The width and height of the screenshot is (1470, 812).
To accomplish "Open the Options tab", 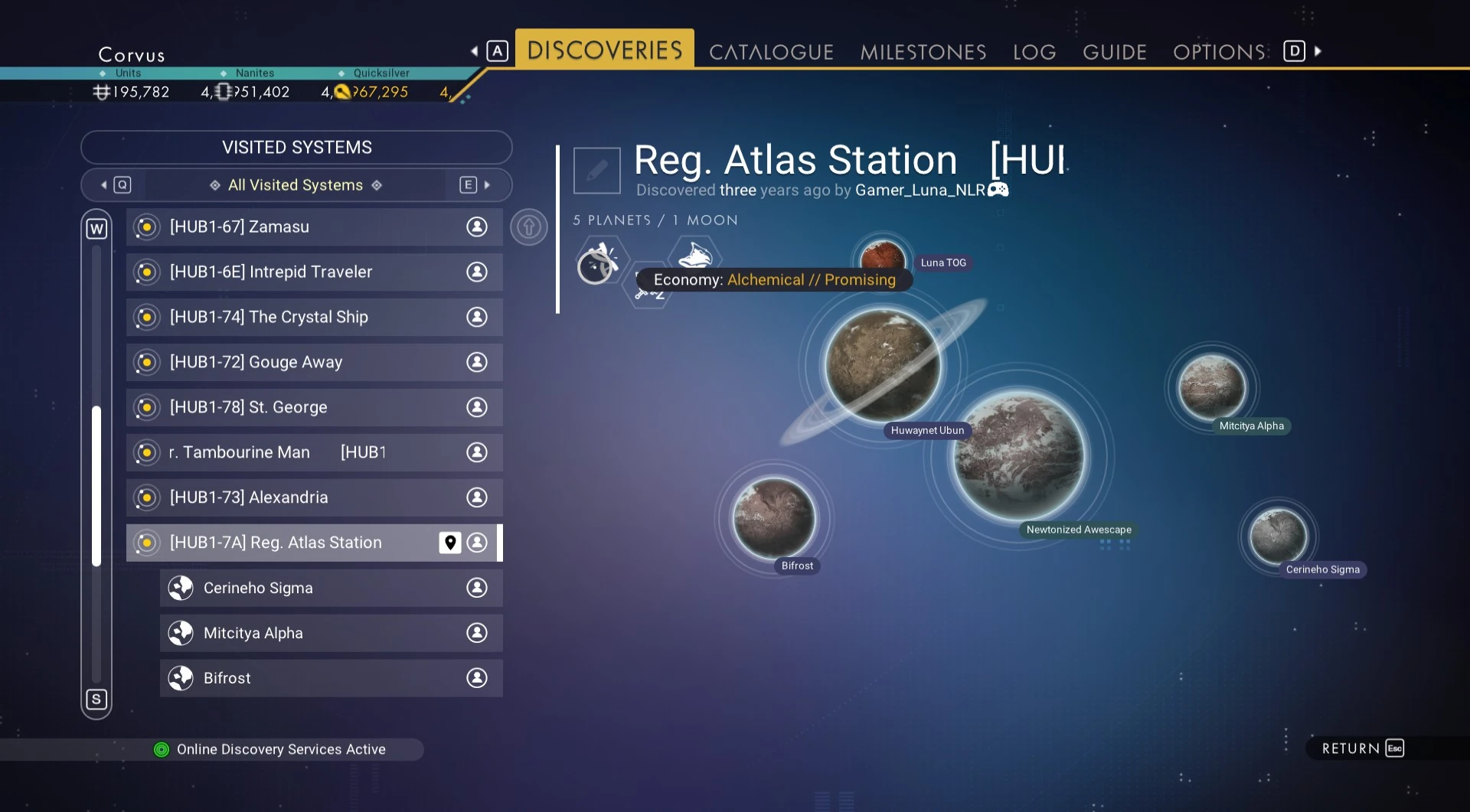I will tap(1219, 52).
